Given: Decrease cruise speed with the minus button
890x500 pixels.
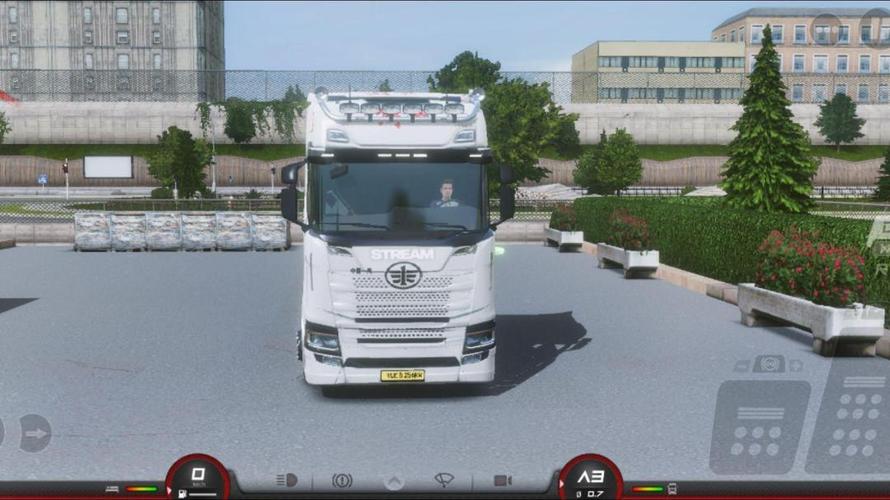Looking at the screenshot, I should [x=741, y=364].
